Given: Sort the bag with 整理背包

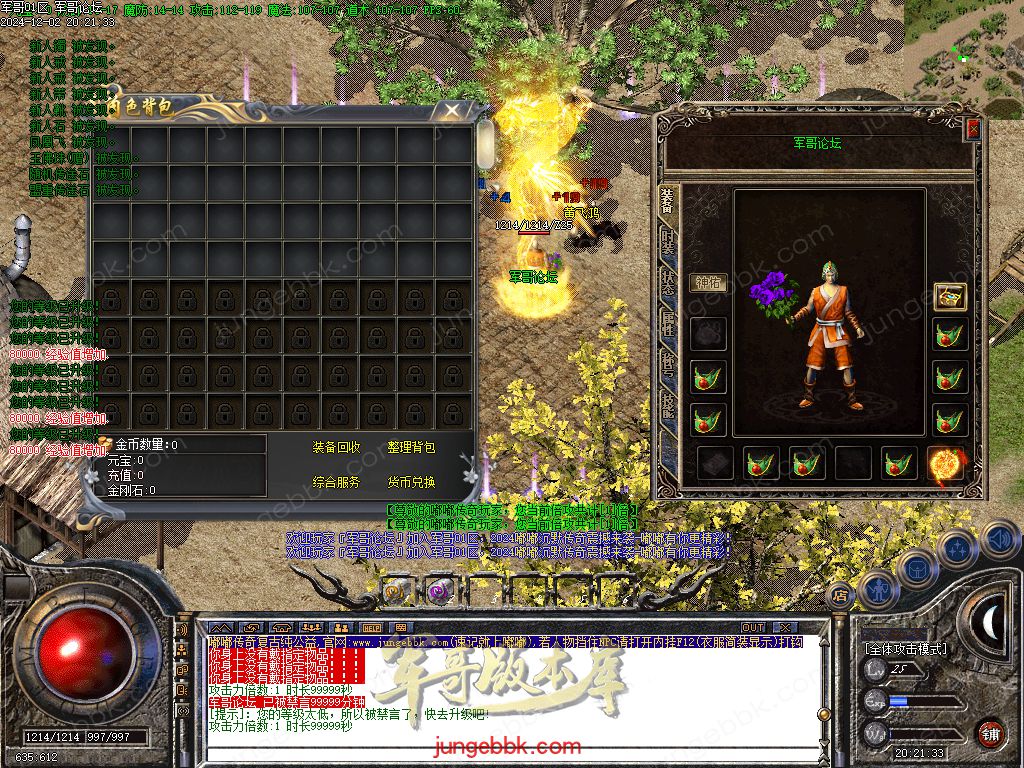Looking at the screenshot, I should click(x=411, y=448).
